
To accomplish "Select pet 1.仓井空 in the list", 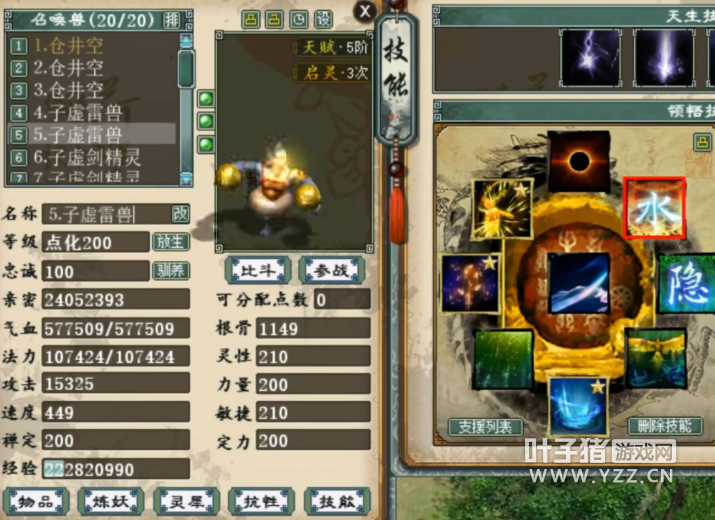I will click(68, 45).
